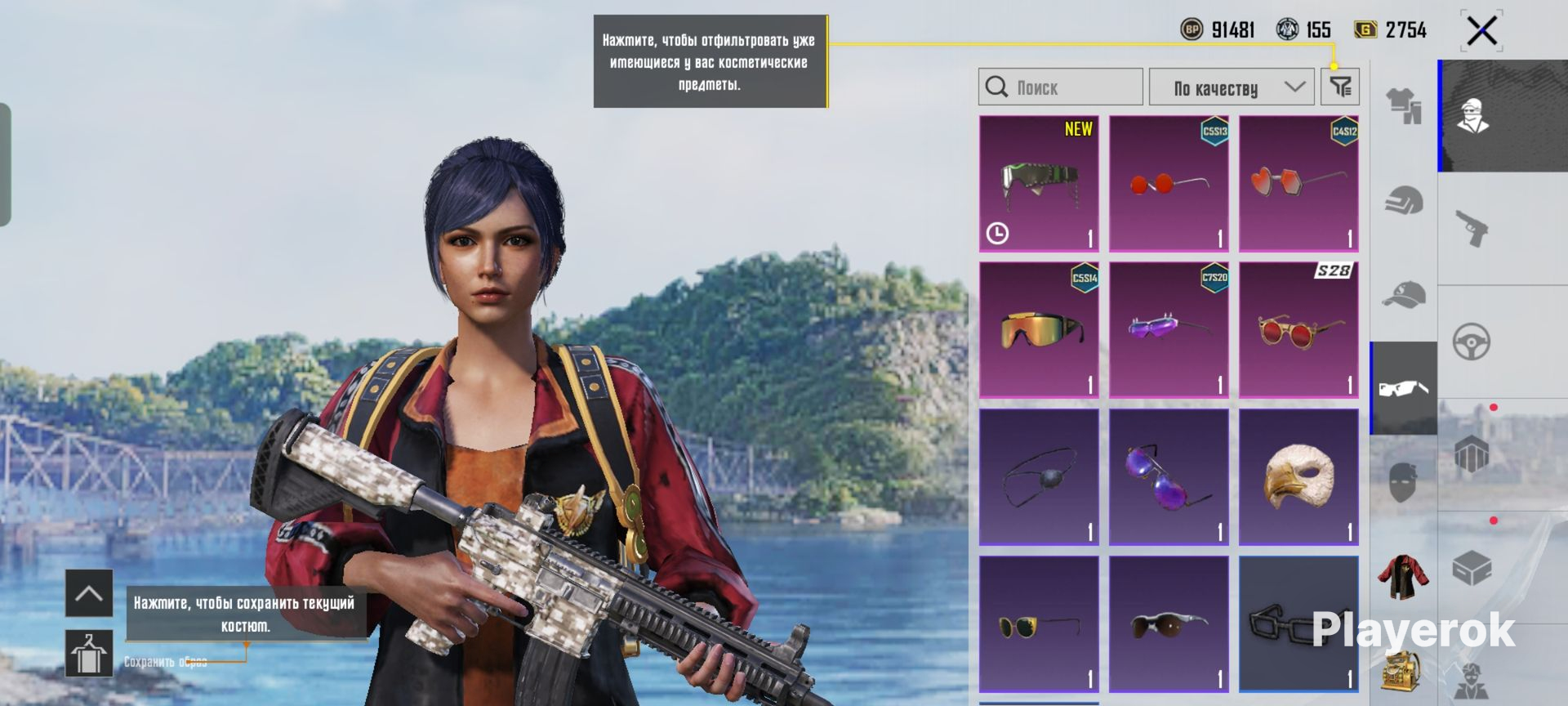Select the green NEW sunglasses item
The width and height of the screenshot is (1568, 706).
point(1039,183)
